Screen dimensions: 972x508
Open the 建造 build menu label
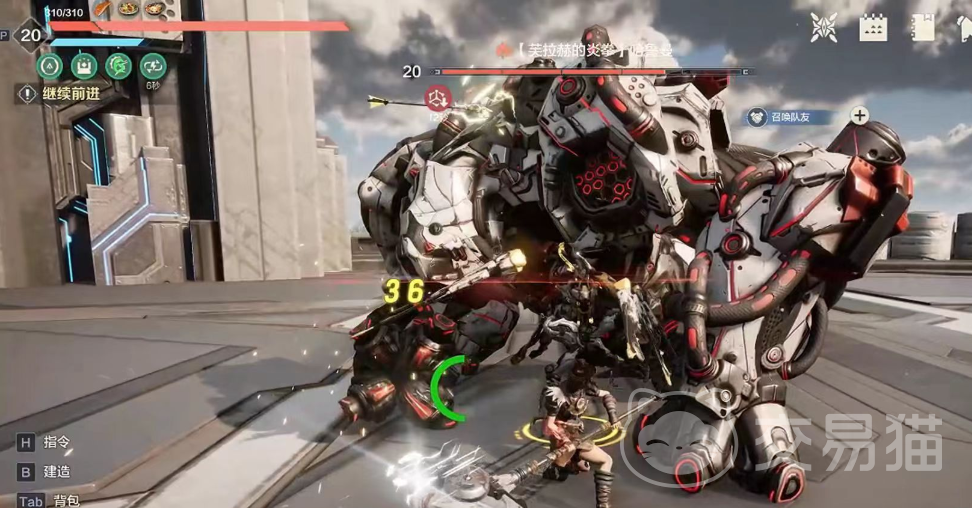tap(56, 471)
